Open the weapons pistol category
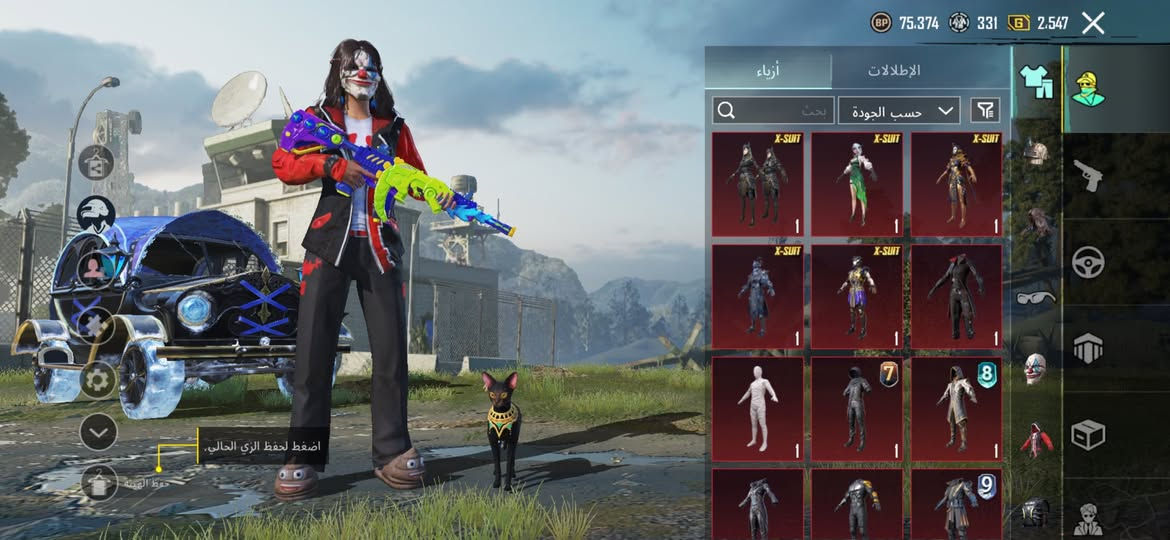This screenshot has width=1170, height=540. point(1088,176)
